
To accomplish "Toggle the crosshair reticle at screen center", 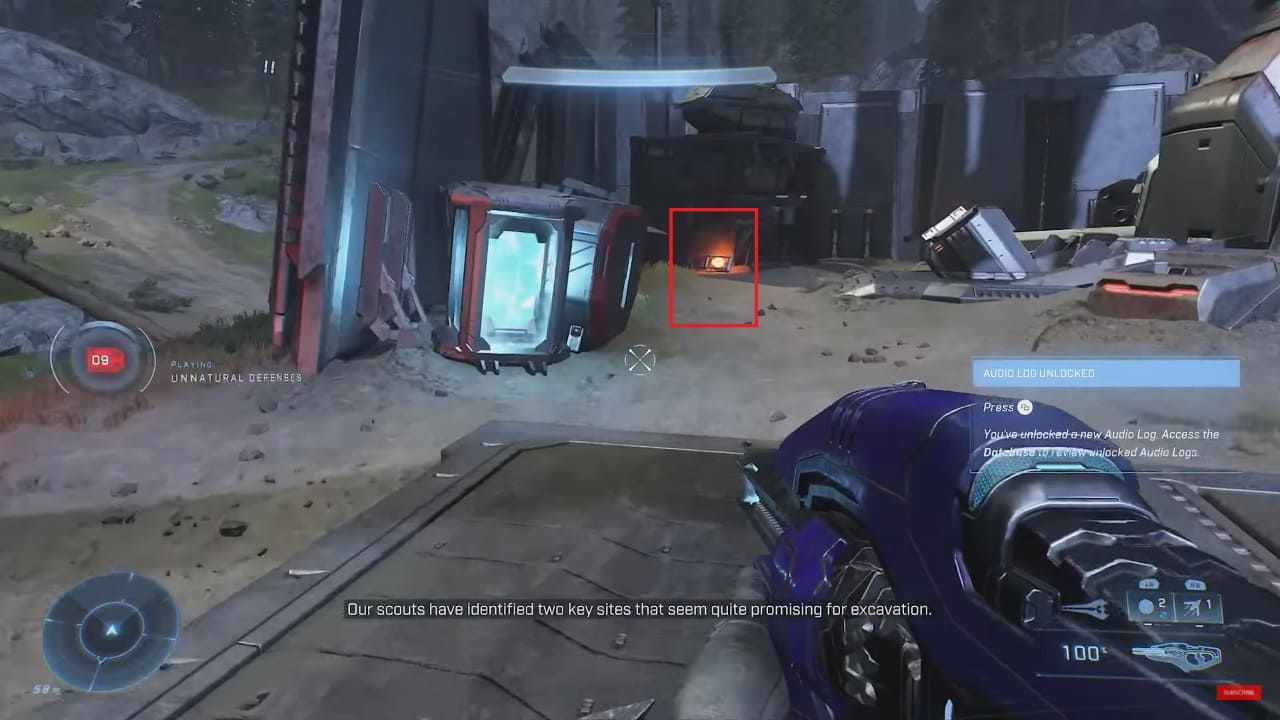I will point(638,358).
